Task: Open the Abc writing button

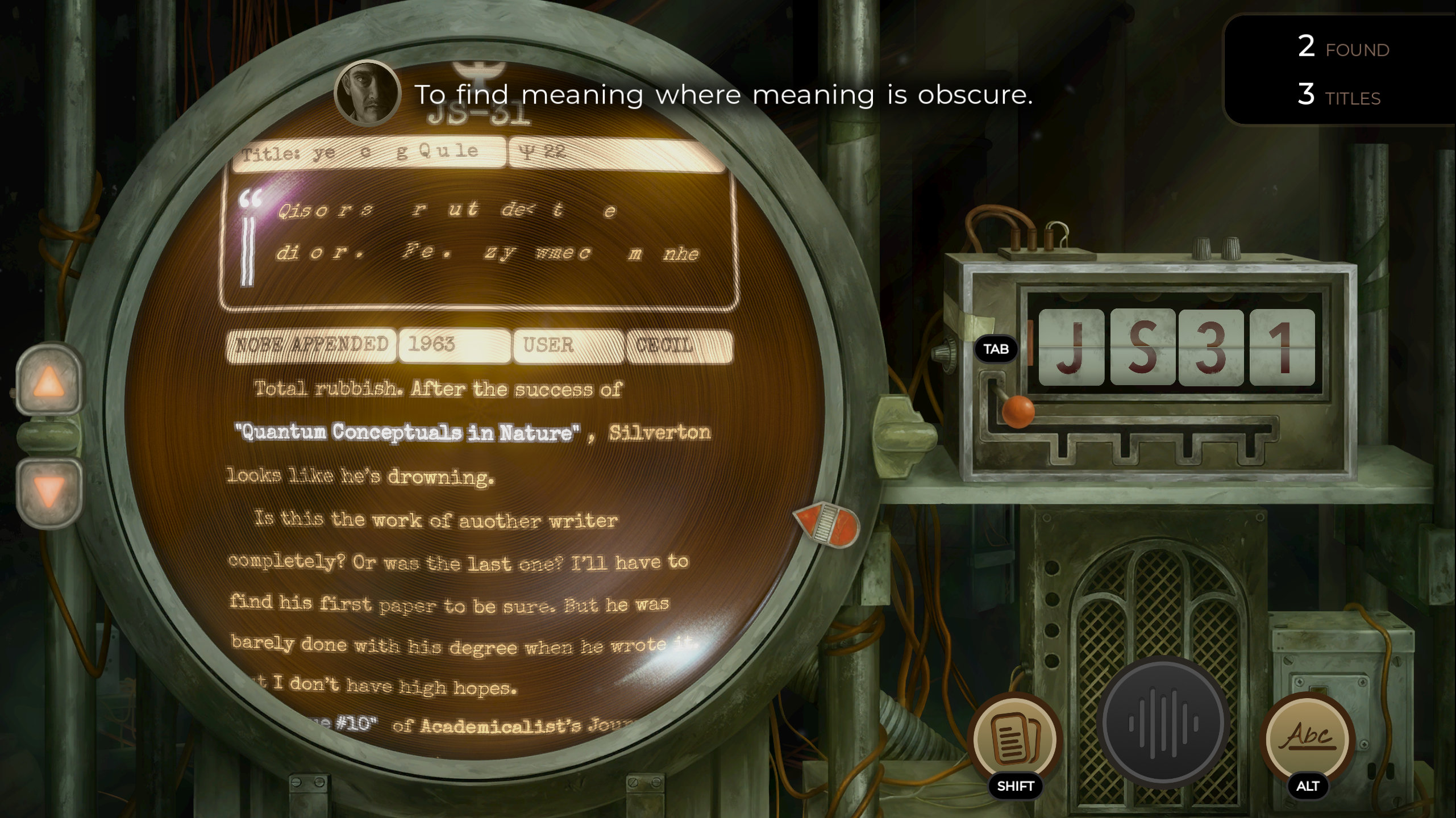Action: (x=1308, y=738)
